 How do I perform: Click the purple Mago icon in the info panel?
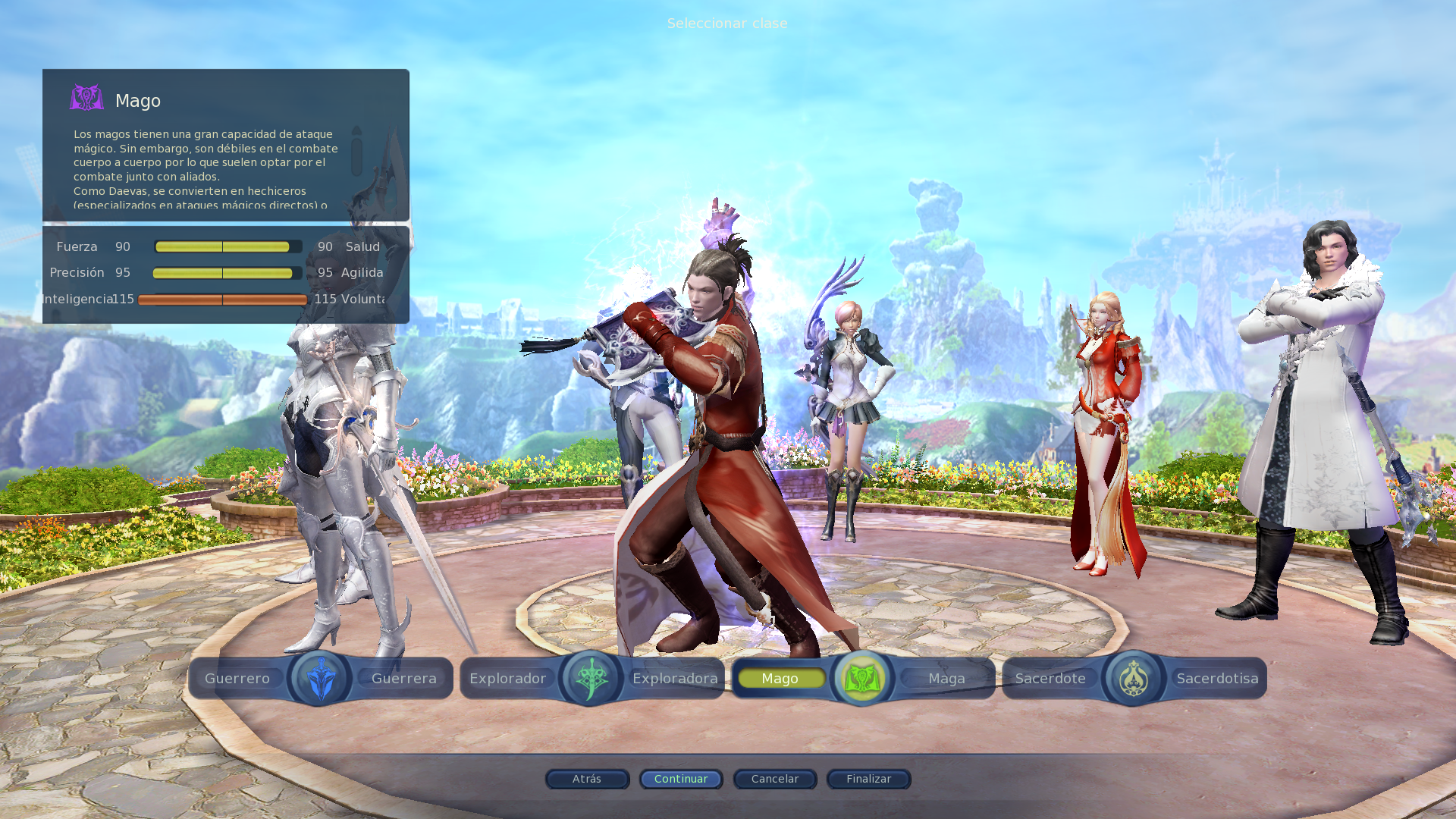coord(86,97)
